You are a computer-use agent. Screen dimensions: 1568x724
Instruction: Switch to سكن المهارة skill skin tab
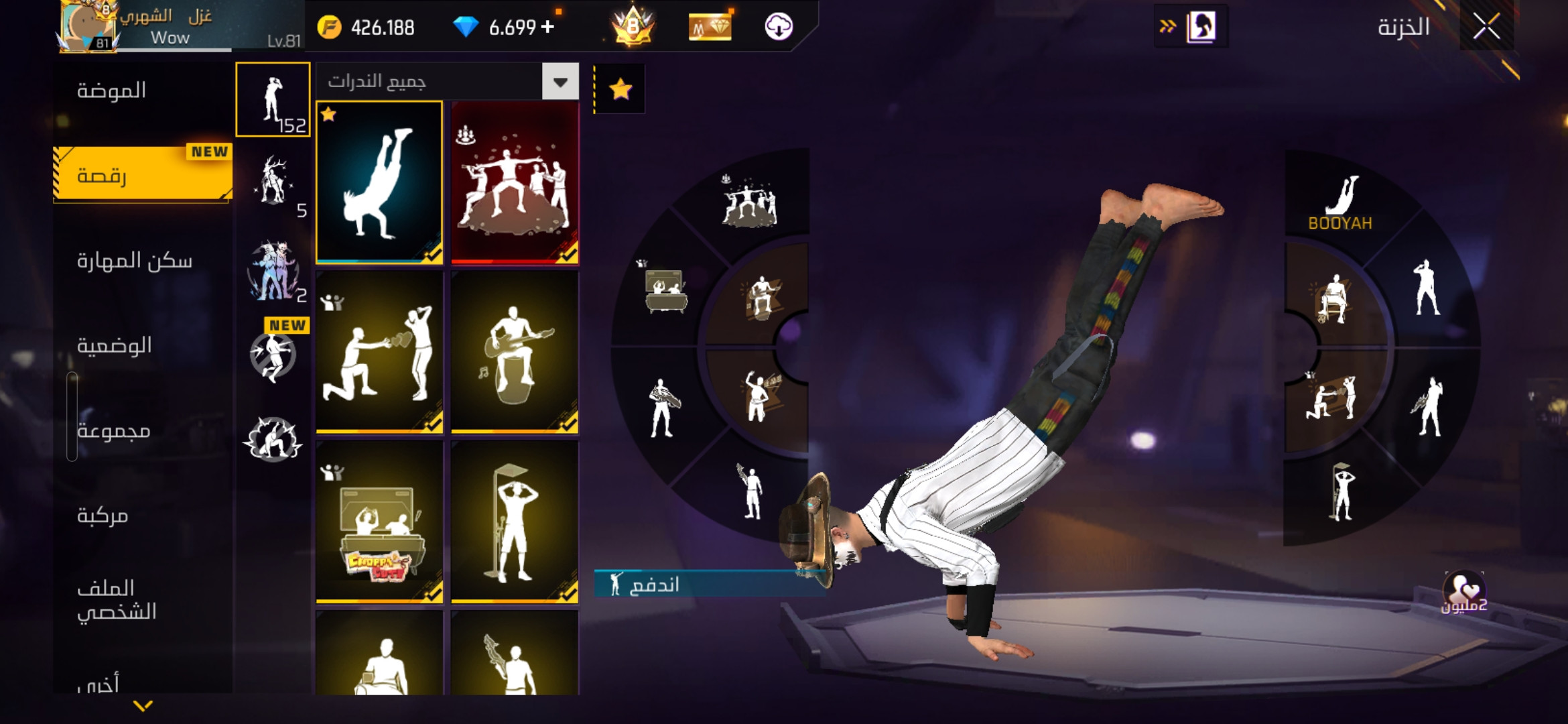click(x=135, y=260)
